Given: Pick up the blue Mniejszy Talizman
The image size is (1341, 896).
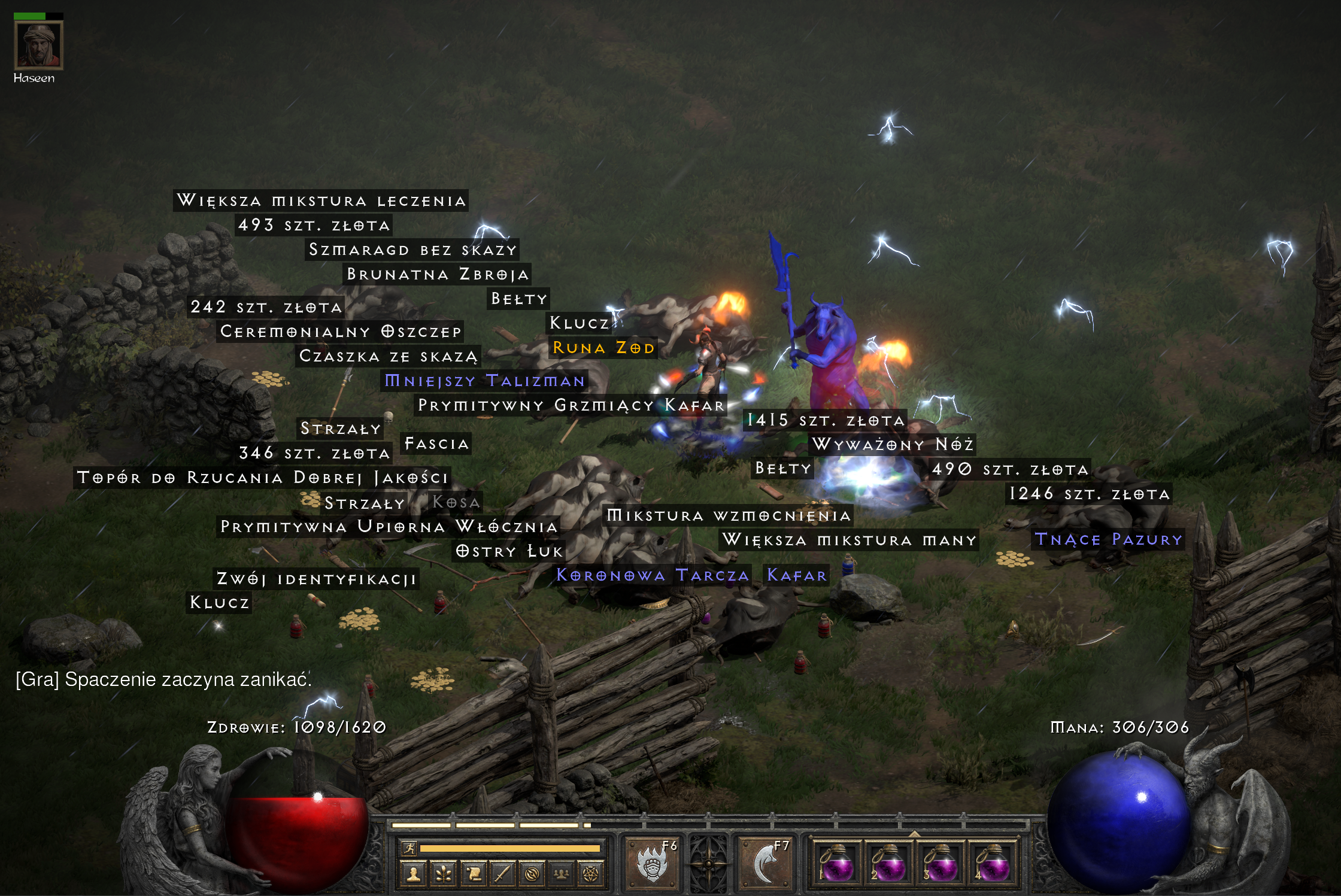Looking at the screenshot, I should 484,381.
